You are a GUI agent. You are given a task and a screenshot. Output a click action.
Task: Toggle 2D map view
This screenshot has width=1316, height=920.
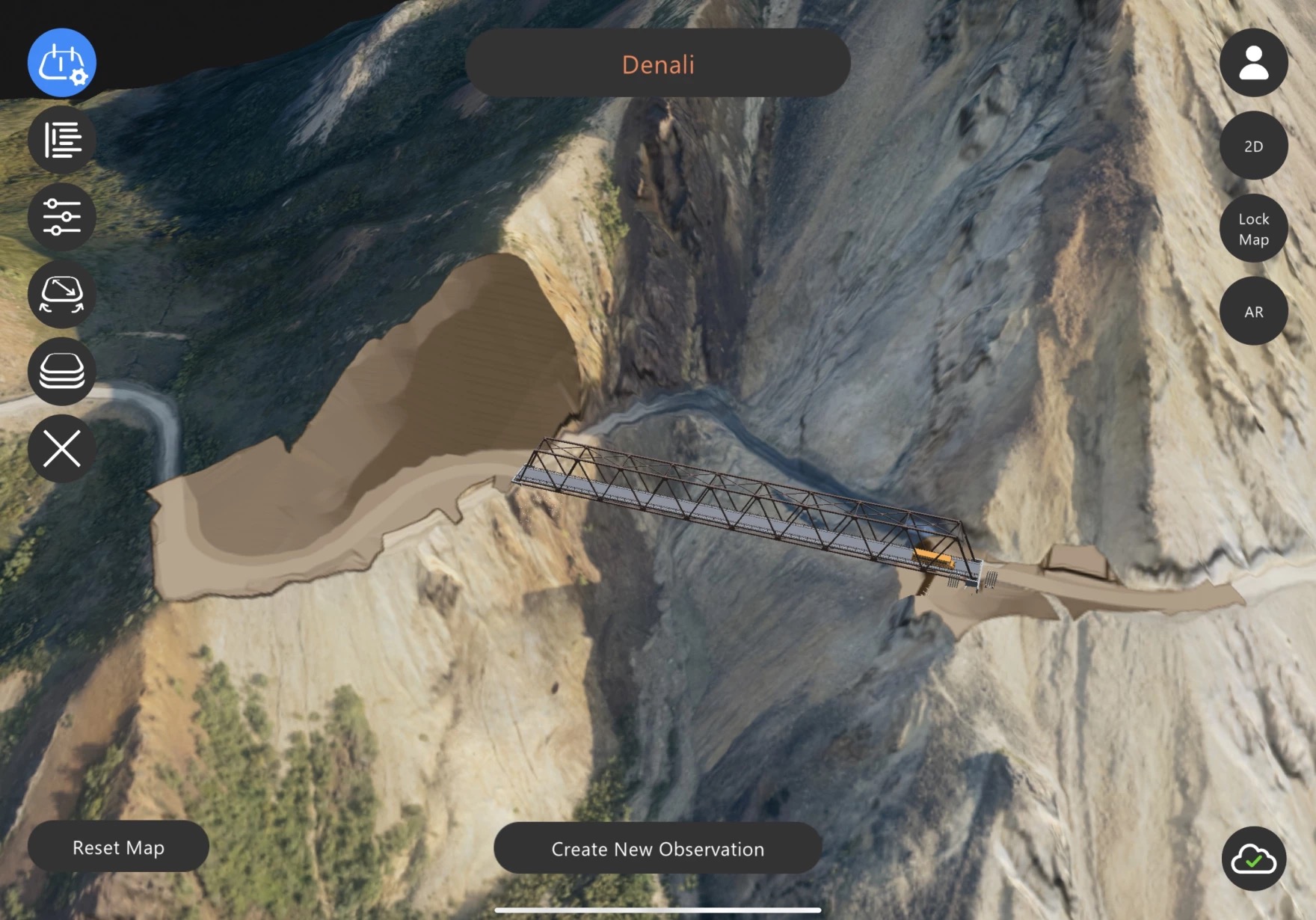[1253, 145]
